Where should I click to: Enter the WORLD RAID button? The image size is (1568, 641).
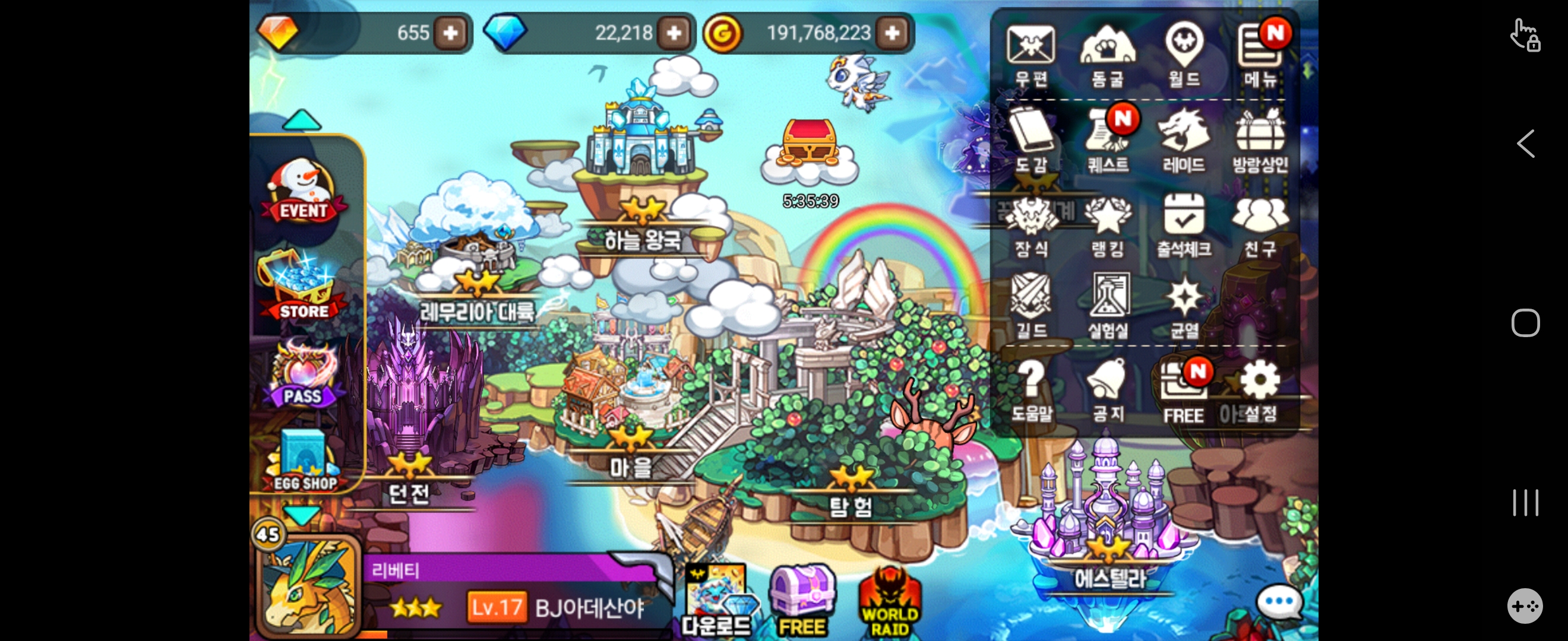(x=889, y=603)
